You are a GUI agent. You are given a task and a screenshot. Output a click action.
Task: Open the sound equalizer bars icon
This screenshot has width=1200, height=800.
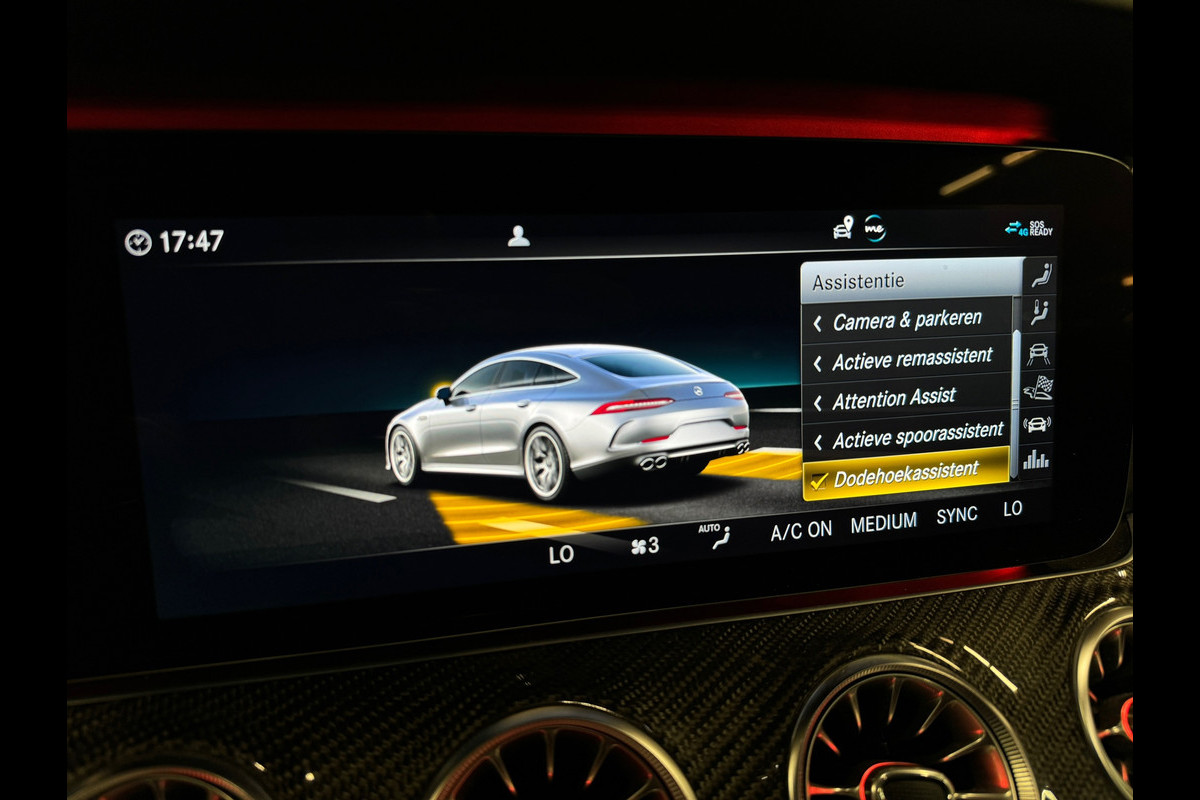(1037, 459)
